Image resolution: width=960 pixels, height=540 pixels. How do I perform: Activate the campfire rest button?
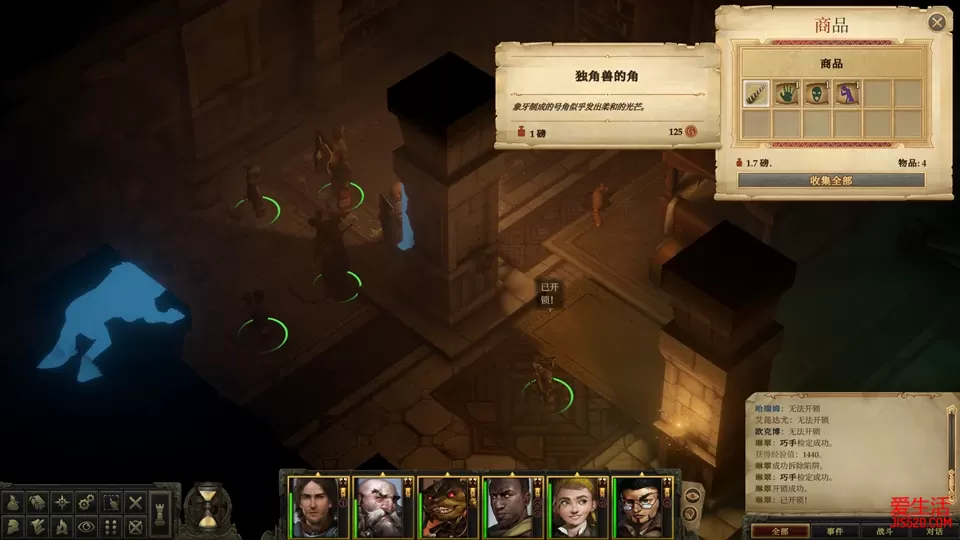point(61,526)
